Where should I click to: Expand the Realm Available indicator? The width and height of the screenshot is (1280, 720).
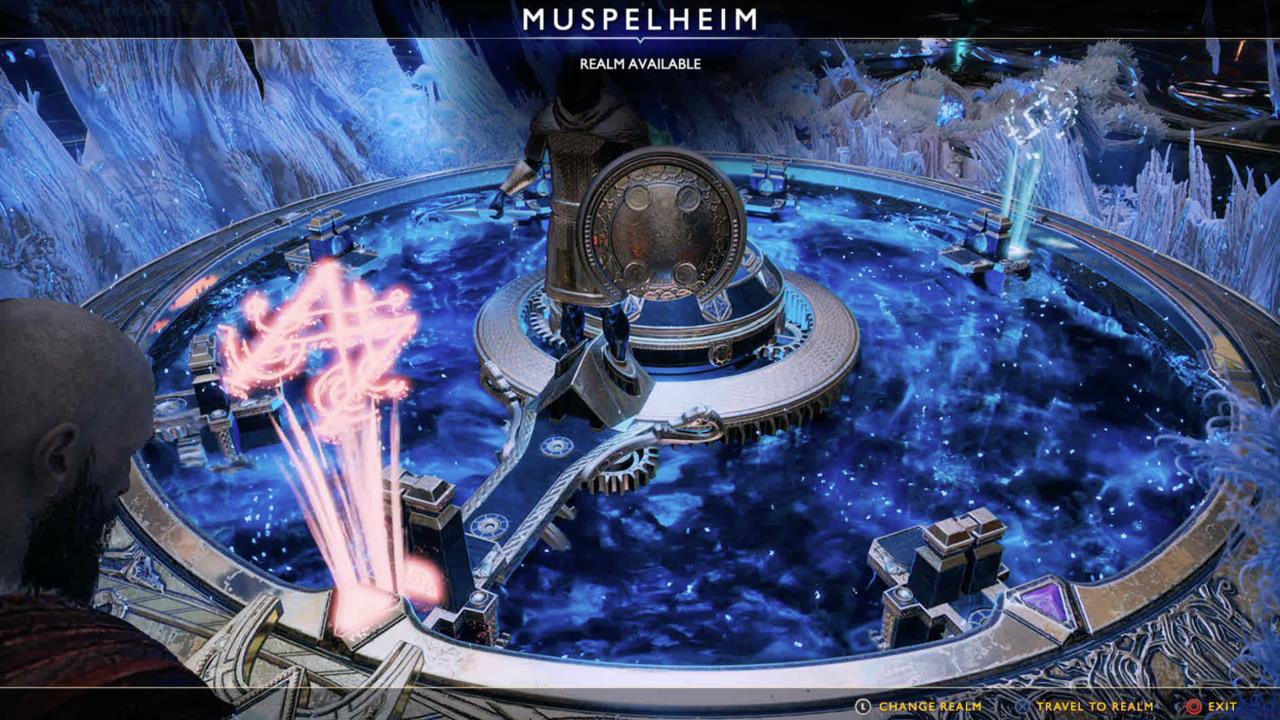pyautogui.click(x=640, y=62)
